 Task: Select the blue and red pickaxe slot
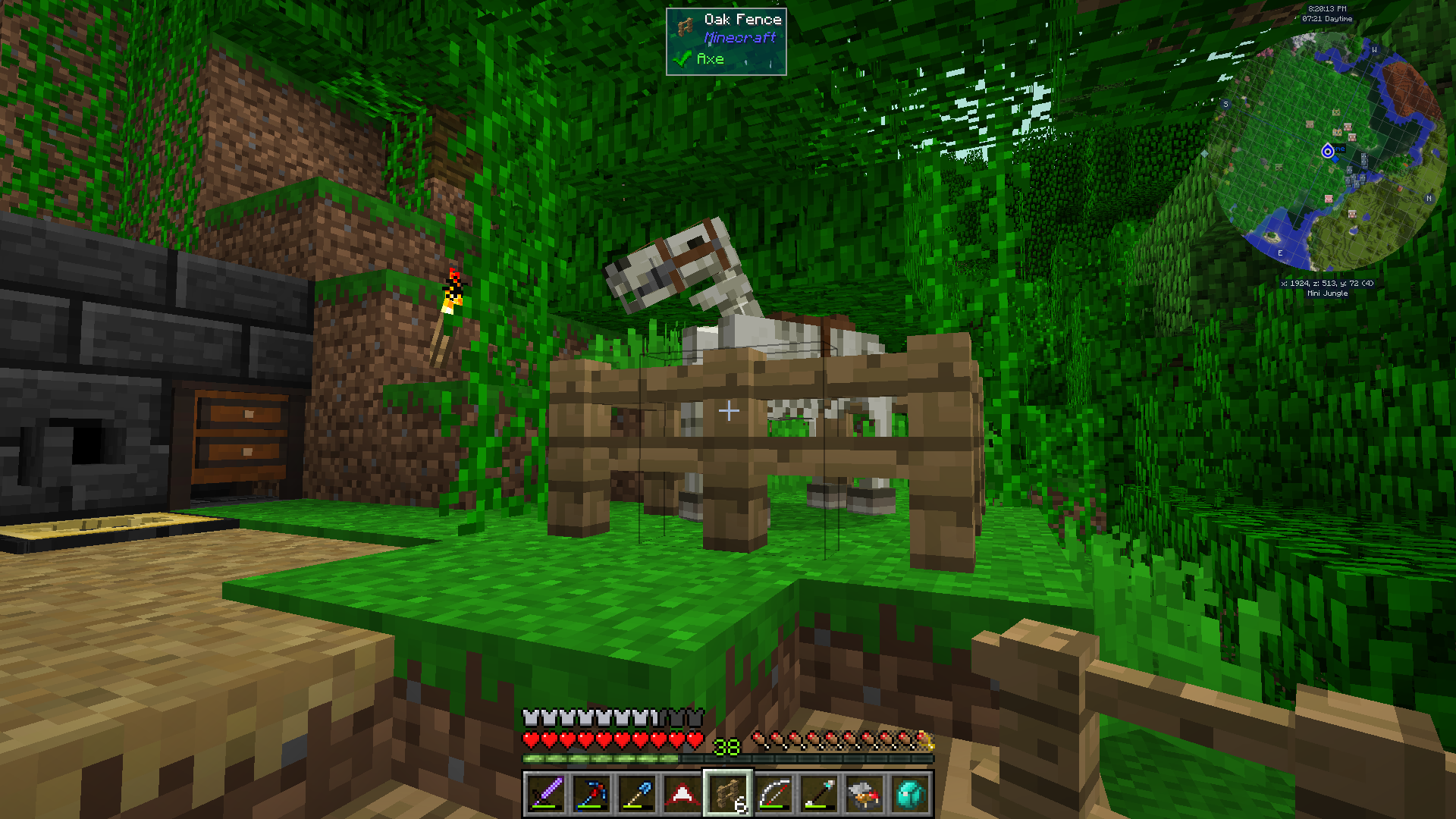coord(591,794)
